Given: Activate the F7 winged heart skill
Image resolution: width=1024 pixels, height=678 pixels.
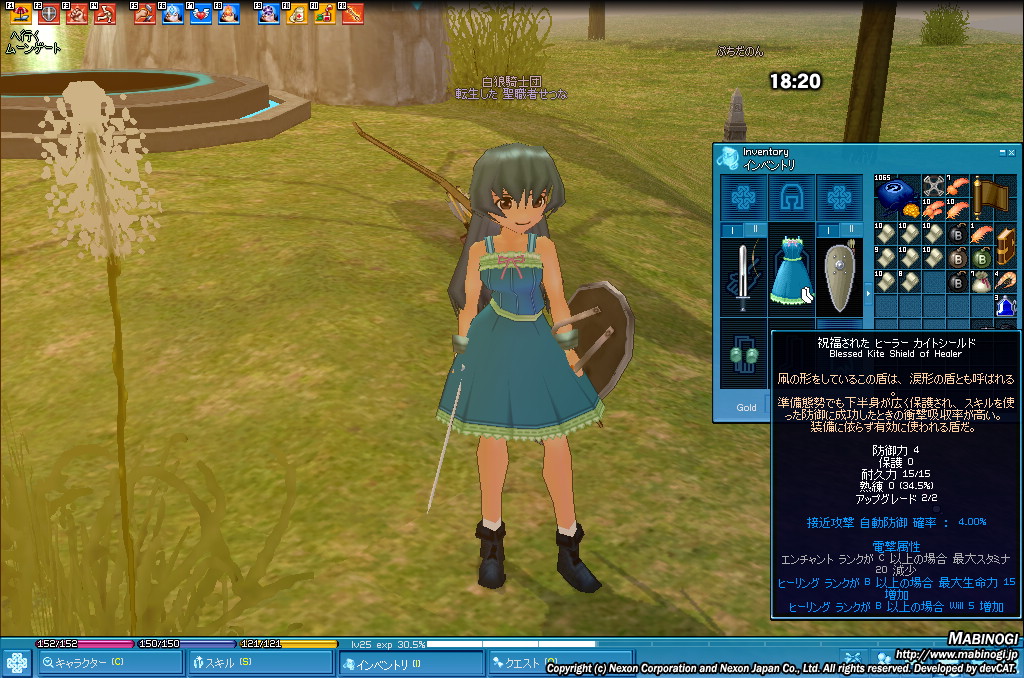Looking at the screenshot, I should click(200, 14).
